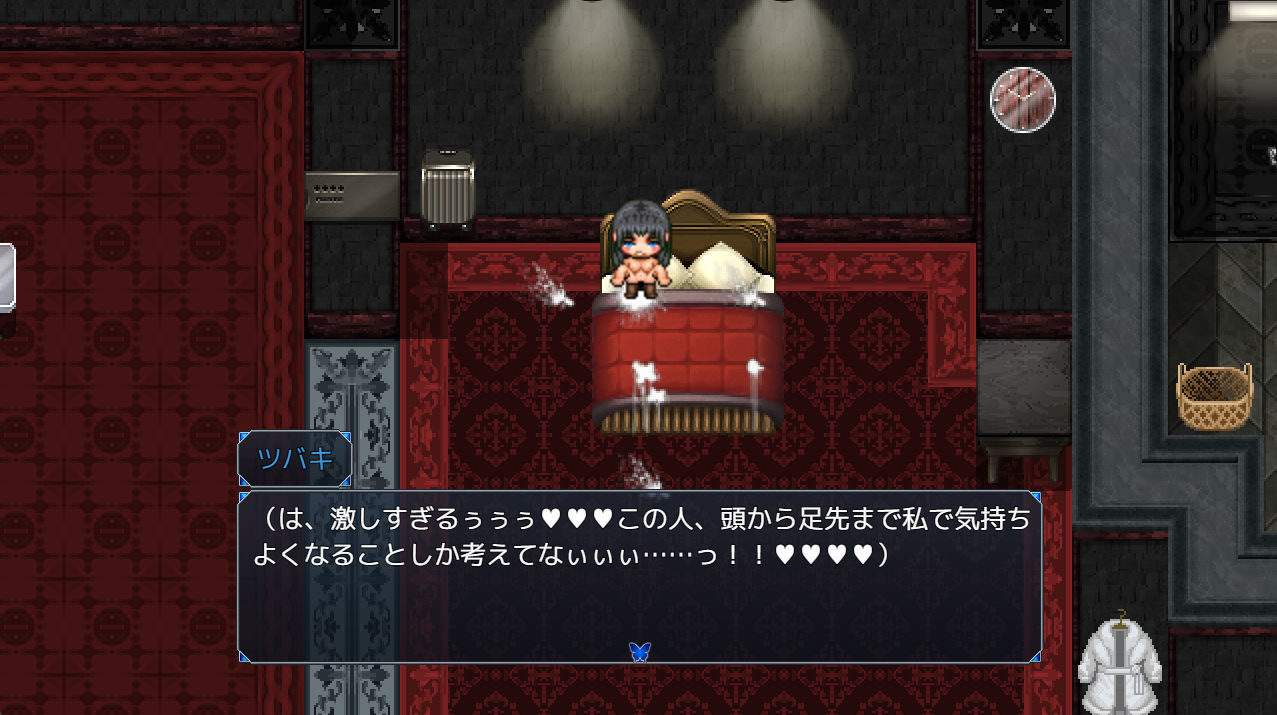
Task: Click the blue butterfly continue indicator
Action: 640,651
